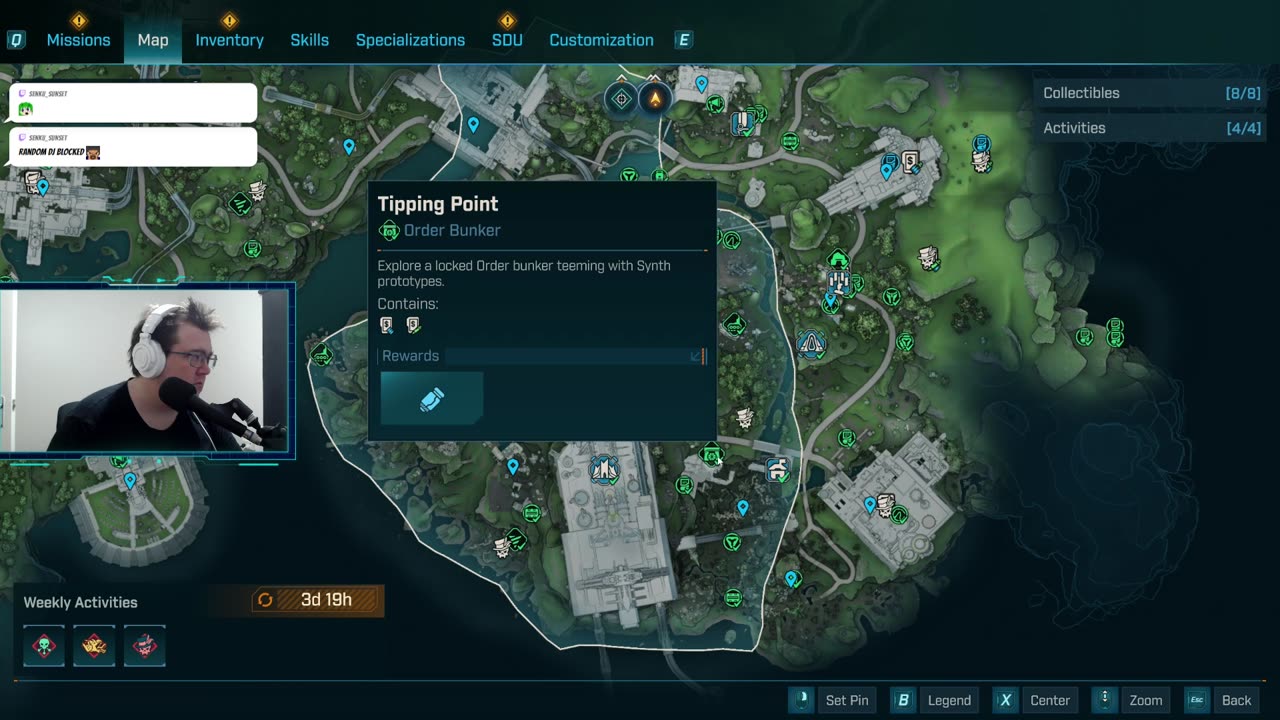Viewport: 1280px width, 720px height.
Task: Select the Map tab
Action: pos(153,40)
